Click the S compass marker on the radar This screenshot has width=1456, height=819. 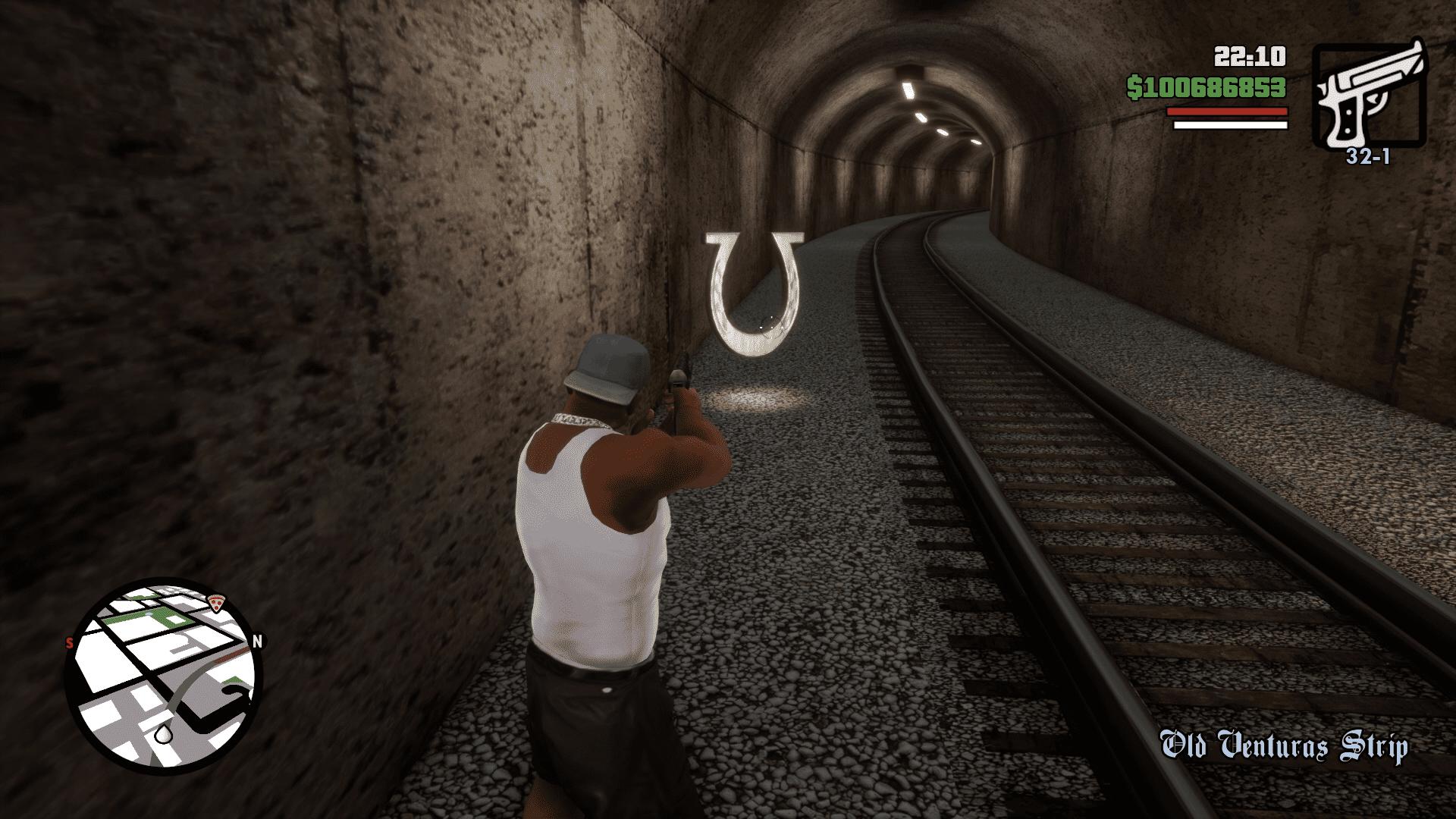click(67, 642)
